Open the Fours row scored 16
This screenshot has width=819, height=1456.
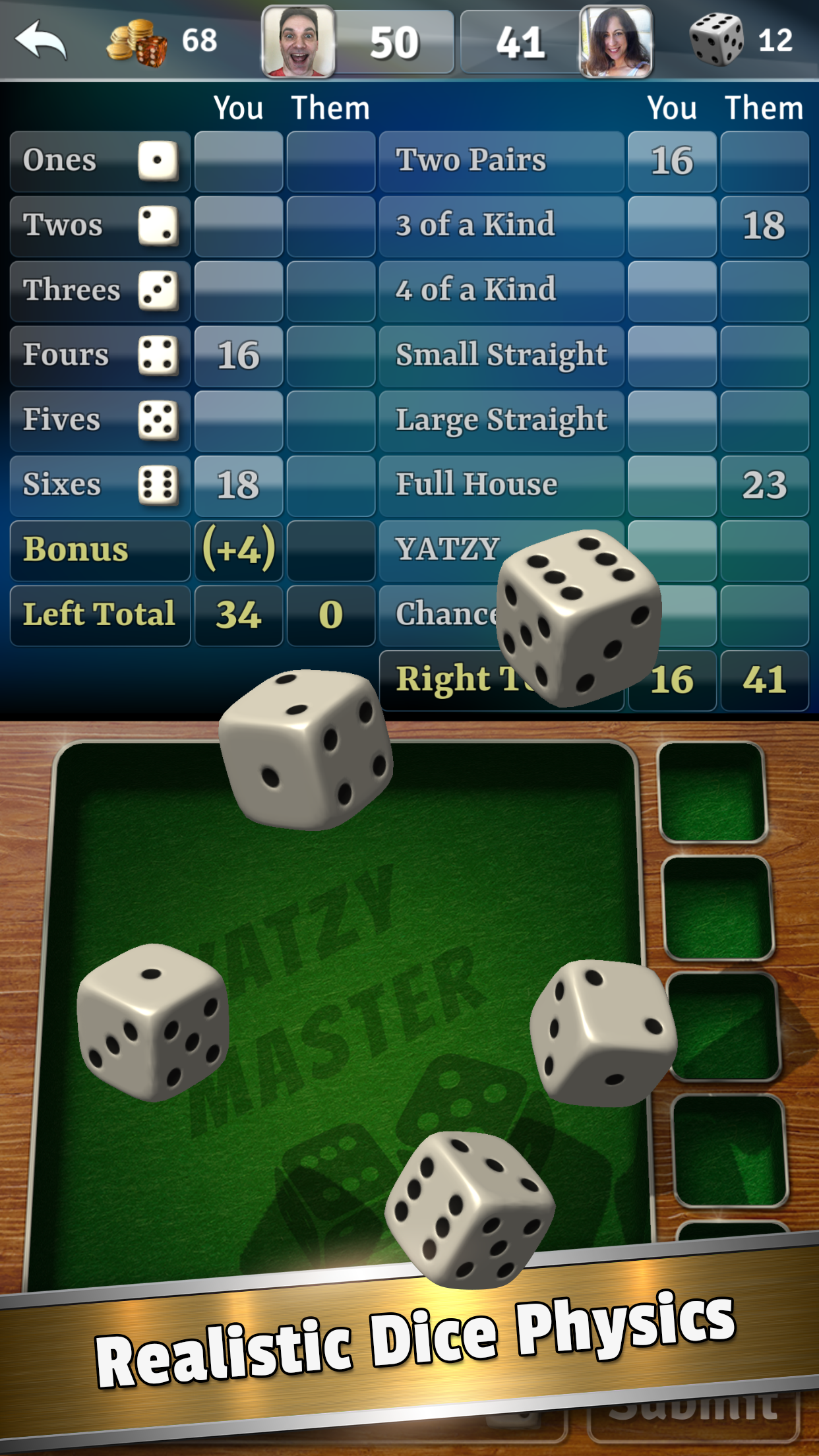[100, 356]
